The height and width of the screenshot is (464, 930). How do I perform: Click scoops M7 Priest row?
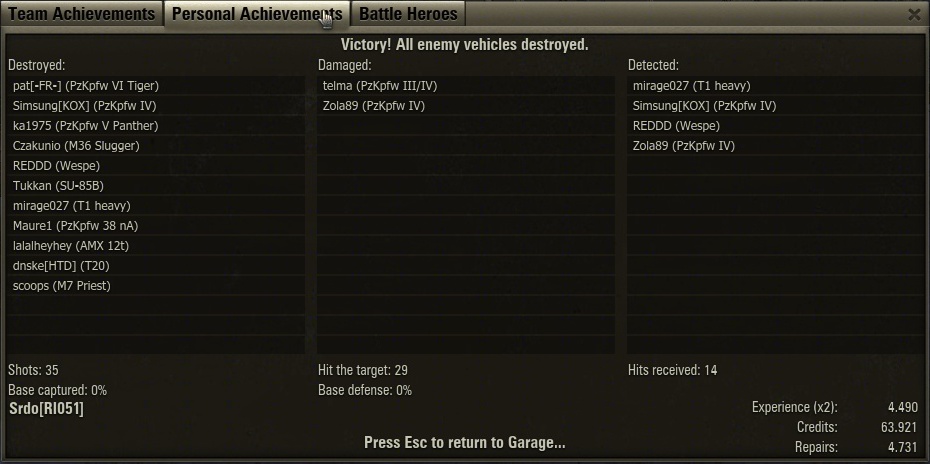tap(62, 286)
